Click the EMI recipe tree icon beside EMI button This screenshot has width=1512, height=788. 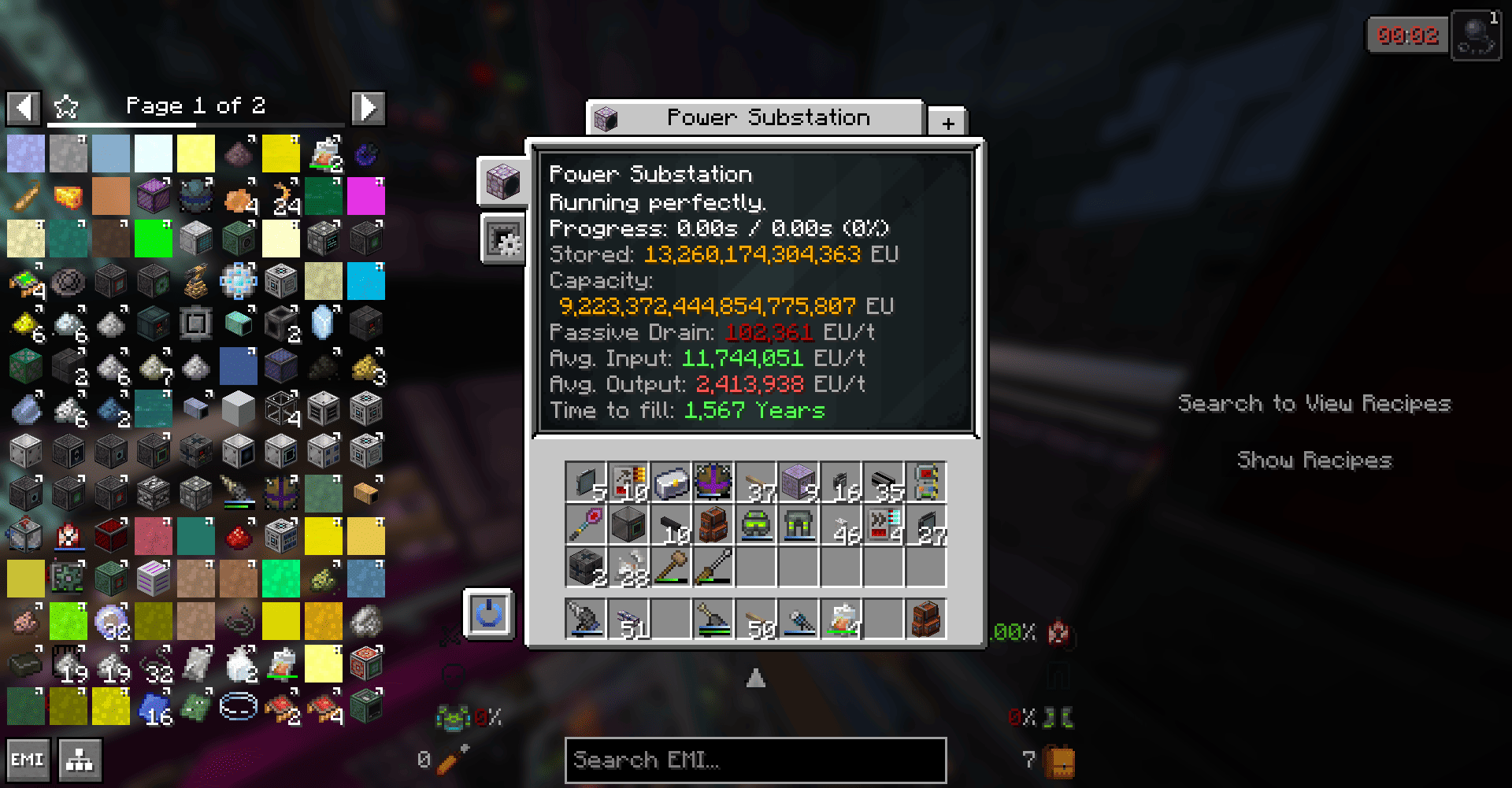[x=79, y=759]
